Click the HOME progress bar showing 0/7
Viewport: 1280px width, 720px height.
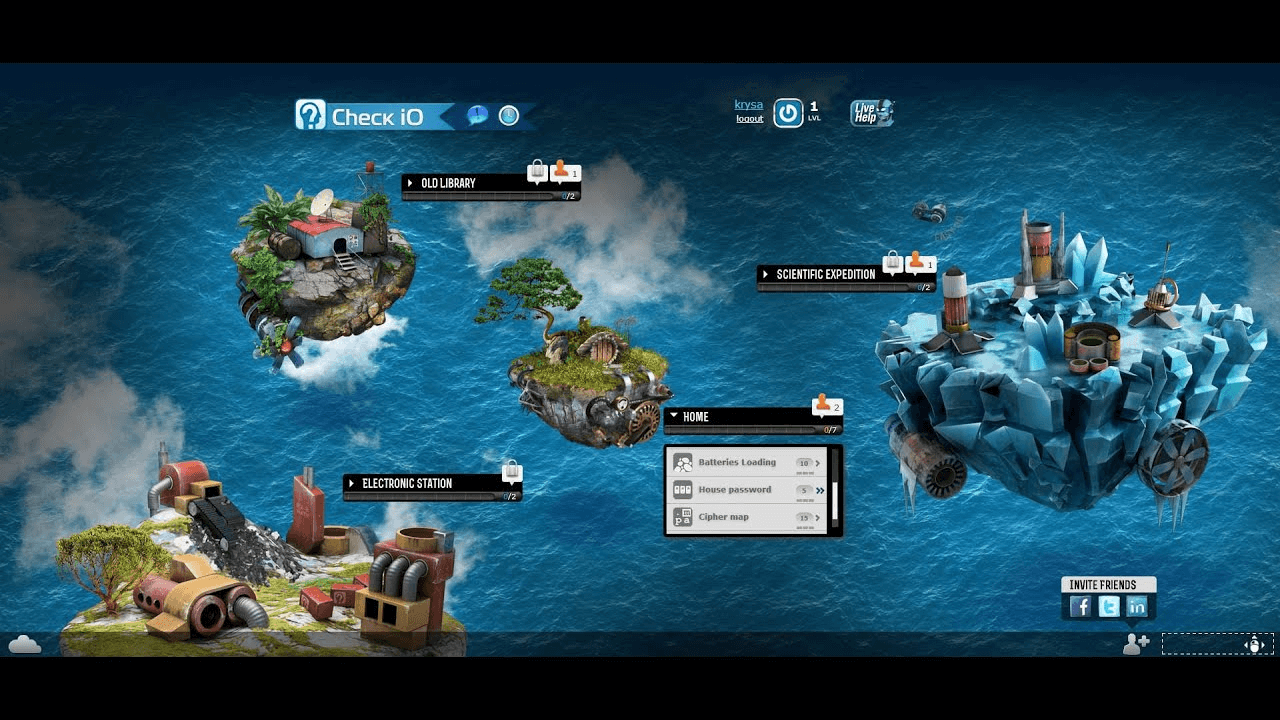750,430
